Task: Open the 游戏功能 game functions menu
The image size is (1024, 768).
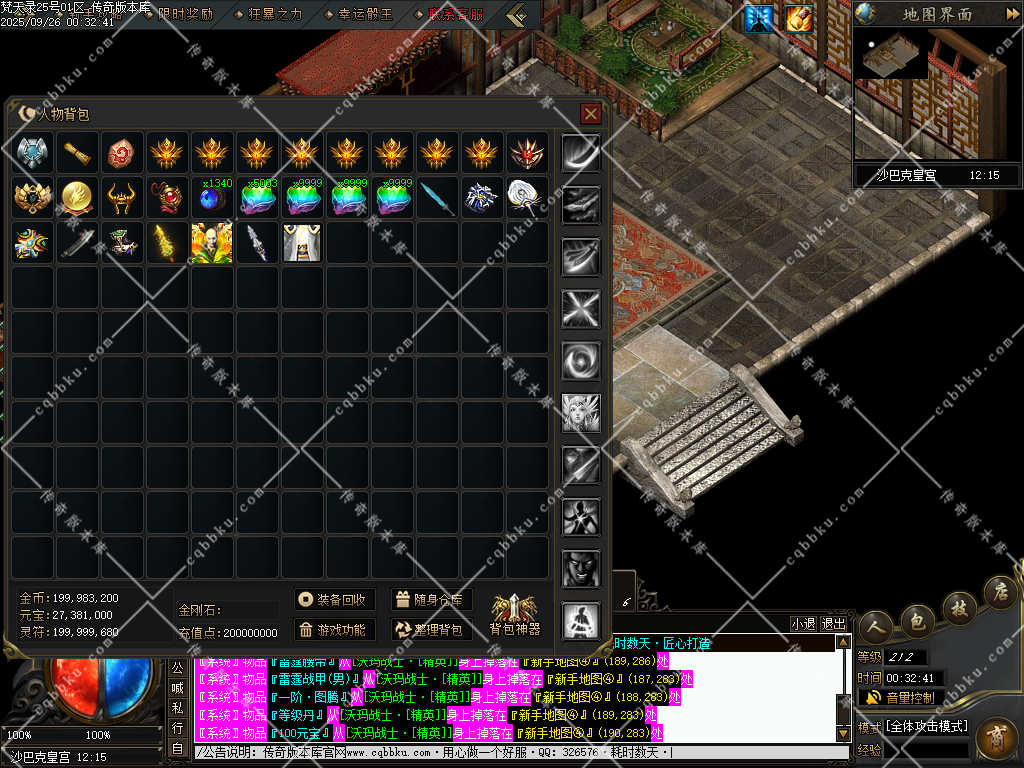Action: tap(335, 630)
